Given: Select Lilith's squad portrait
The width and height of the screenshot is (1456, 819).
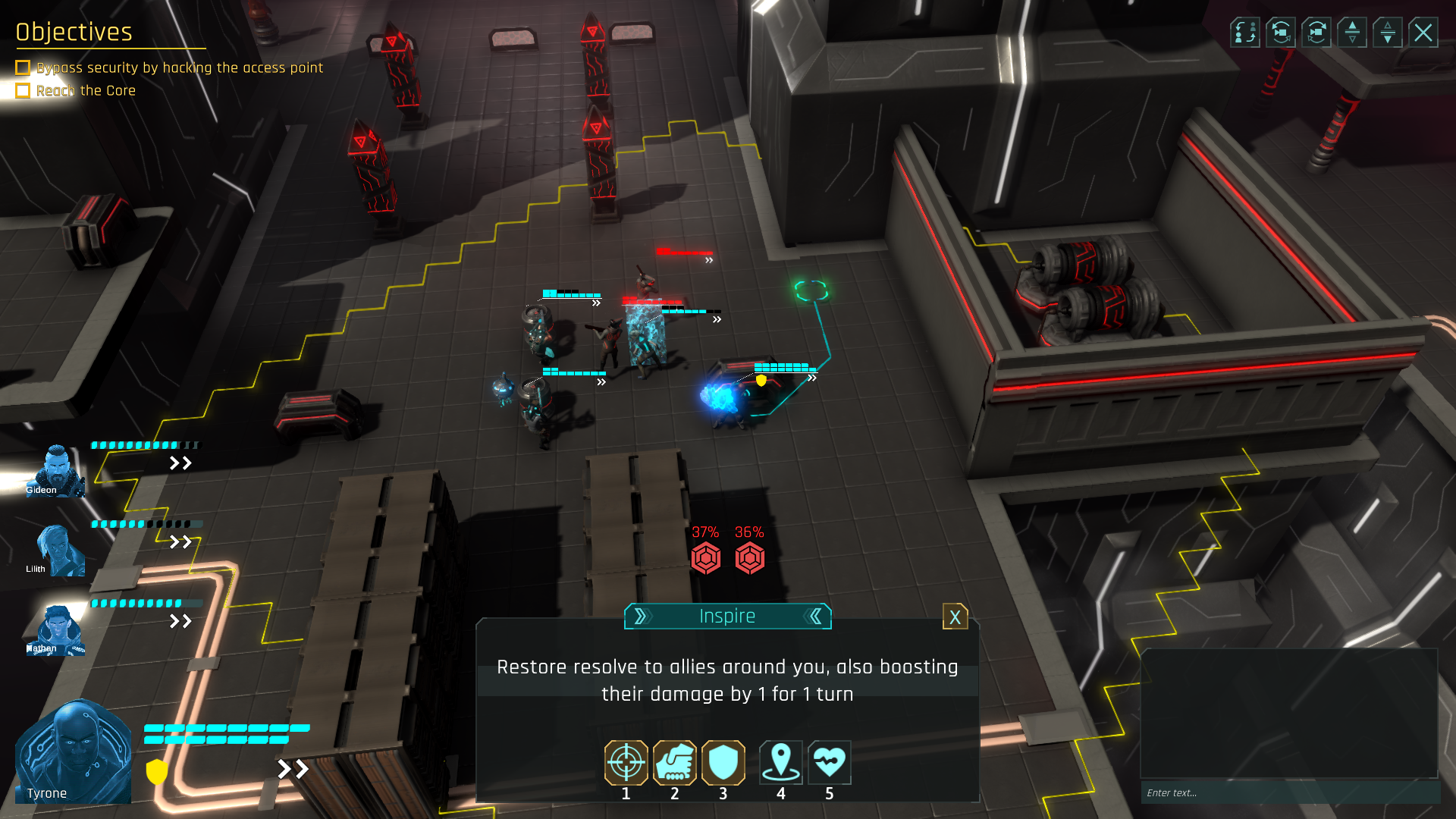Looking at the screenshot, I should 55,551.
